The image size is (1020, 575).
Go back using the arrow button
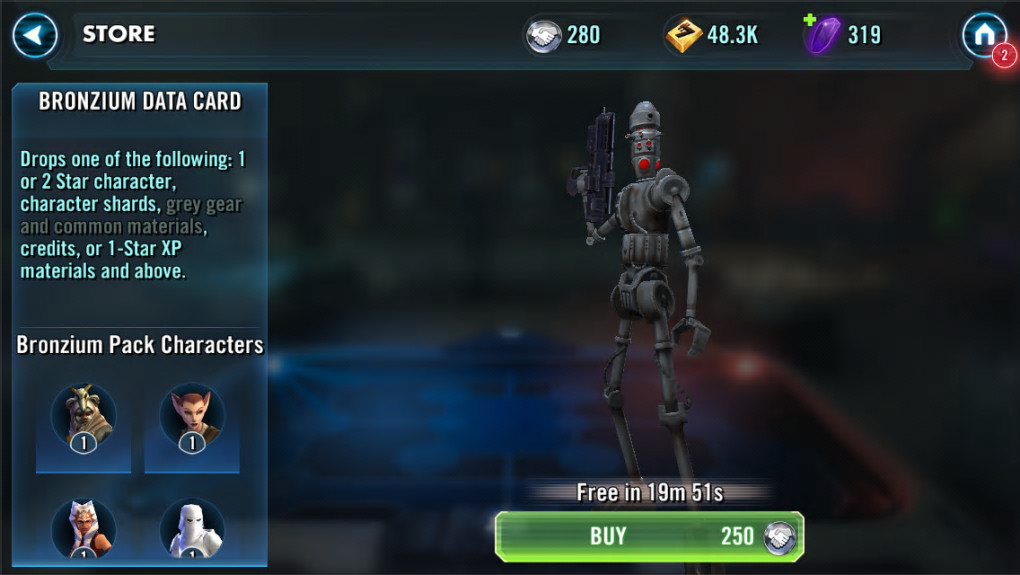35,36
